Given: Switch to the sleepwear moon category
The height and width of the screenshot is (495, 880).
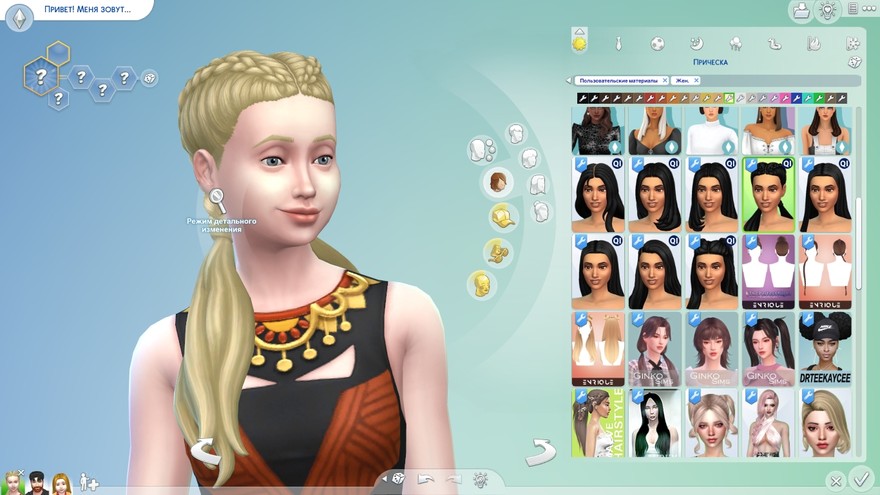Looking at the screenshot, I should (x=696, y=44).
